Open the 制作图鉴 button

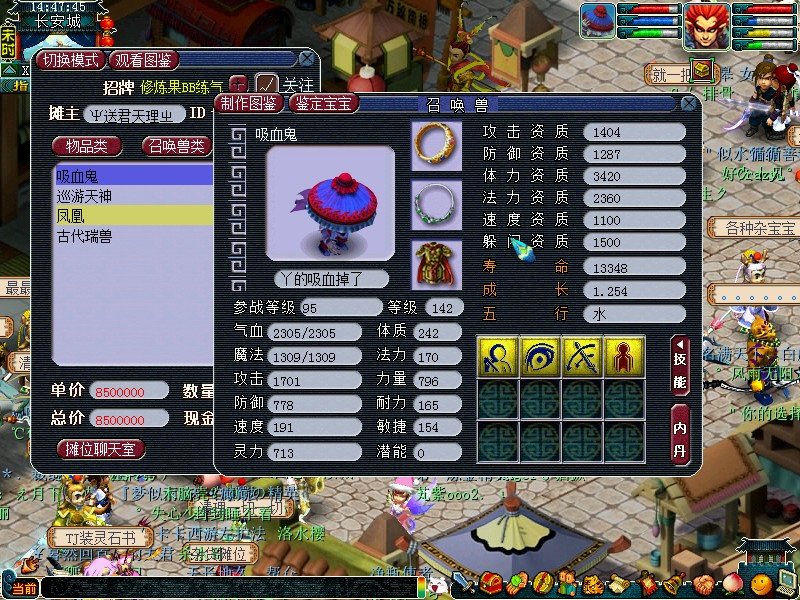click(250, 103)
